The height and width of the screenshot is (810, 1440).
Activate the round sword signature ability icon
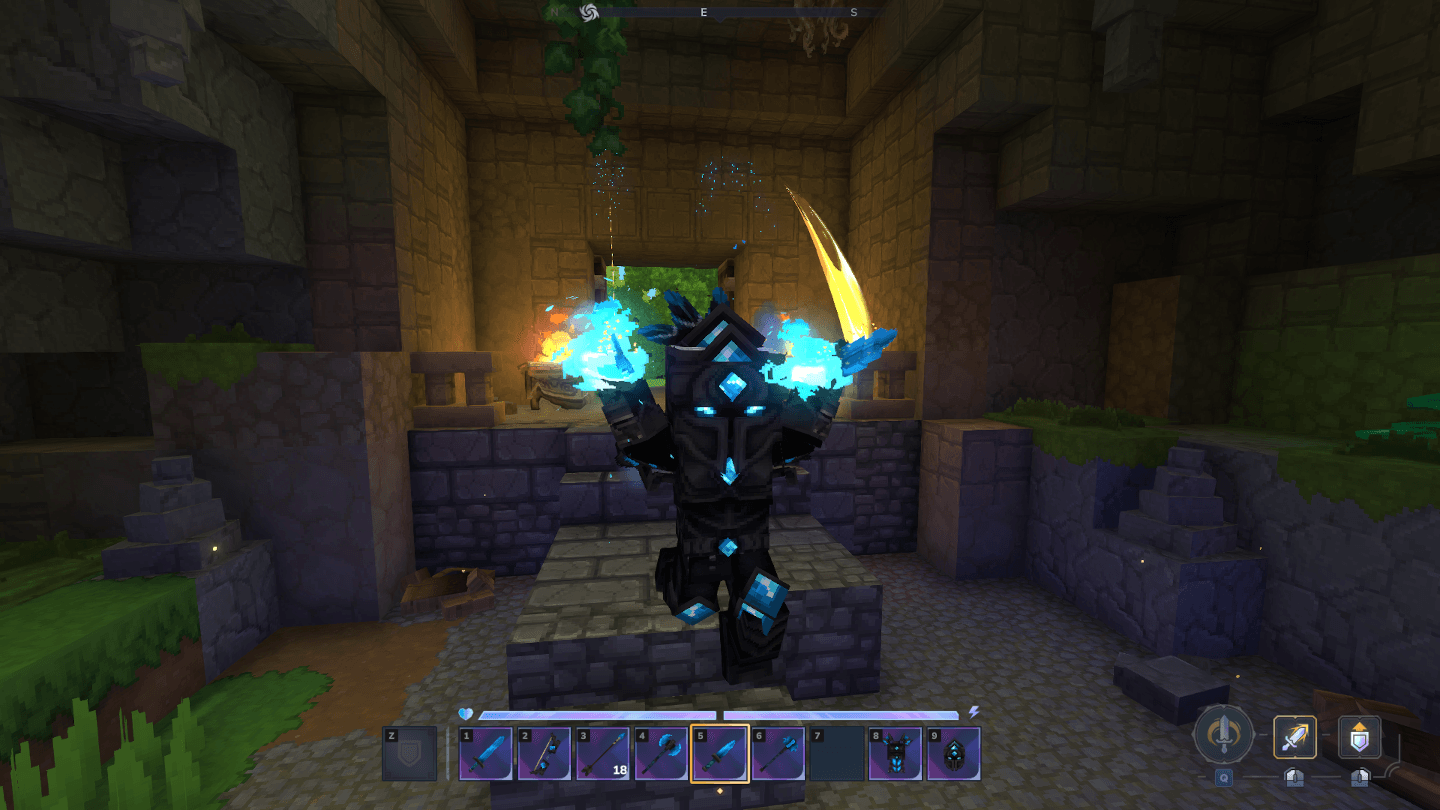point(1222,738)
